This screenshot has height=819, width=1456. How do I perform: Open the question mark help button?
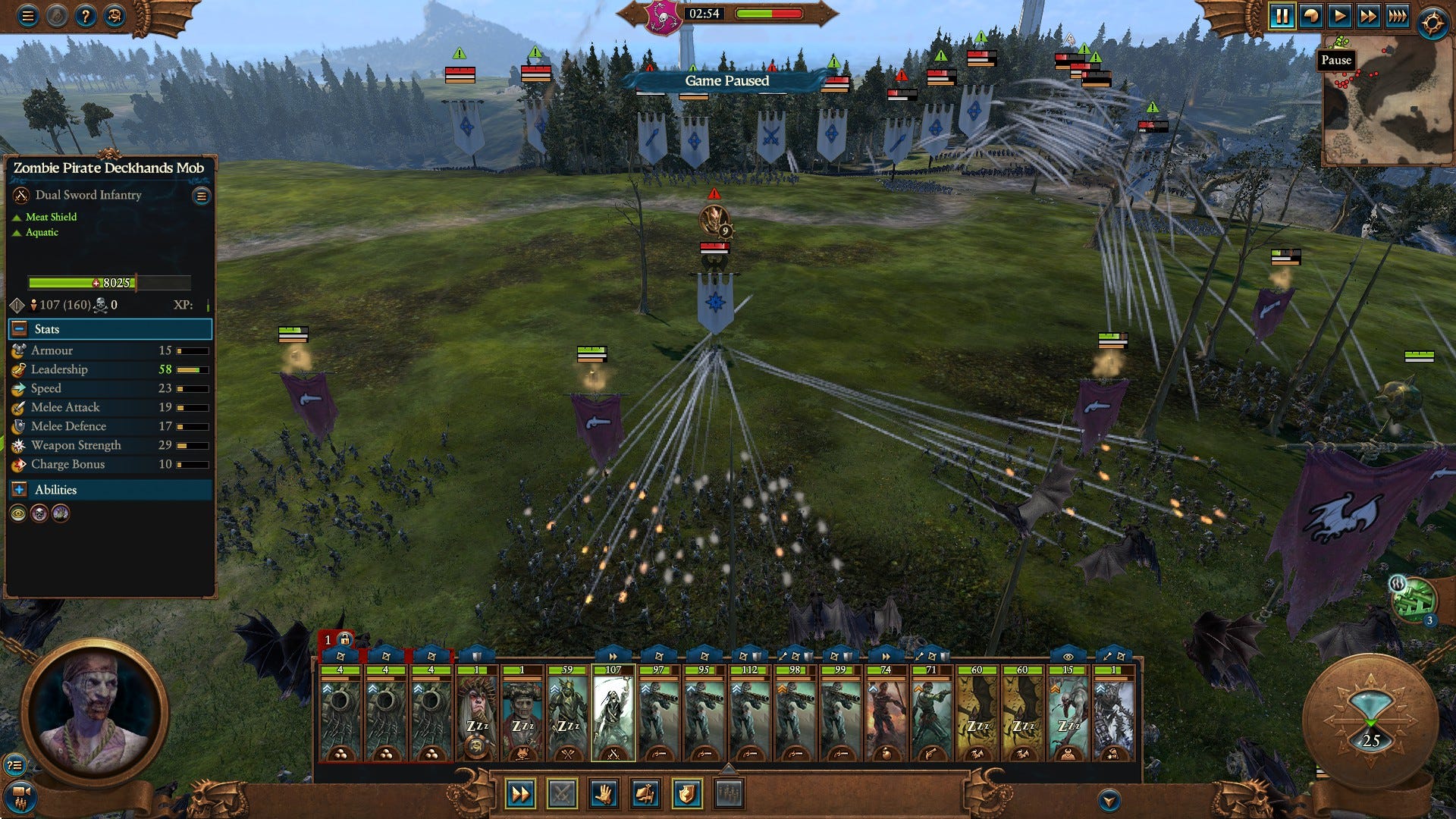pyautogui.click(x=86, y=16)
